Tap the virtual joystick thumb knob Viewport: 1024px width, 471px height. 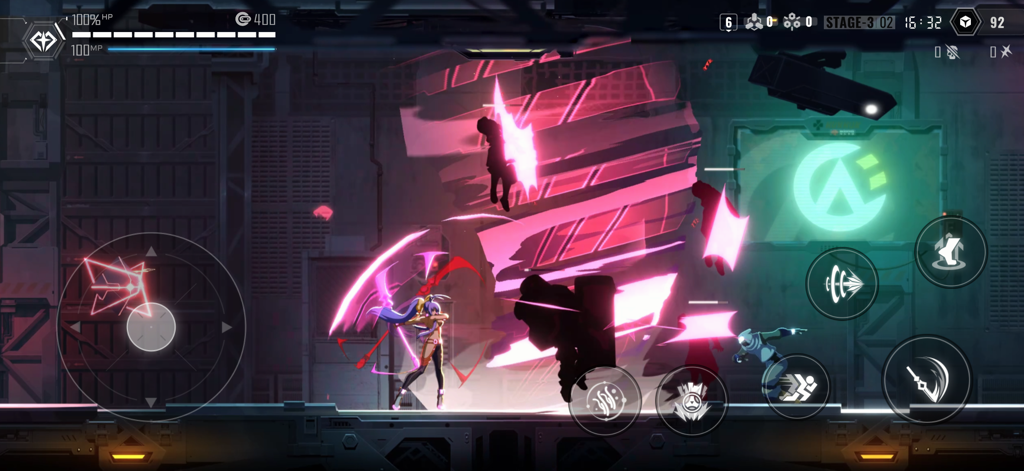click(x=151, y=326)
